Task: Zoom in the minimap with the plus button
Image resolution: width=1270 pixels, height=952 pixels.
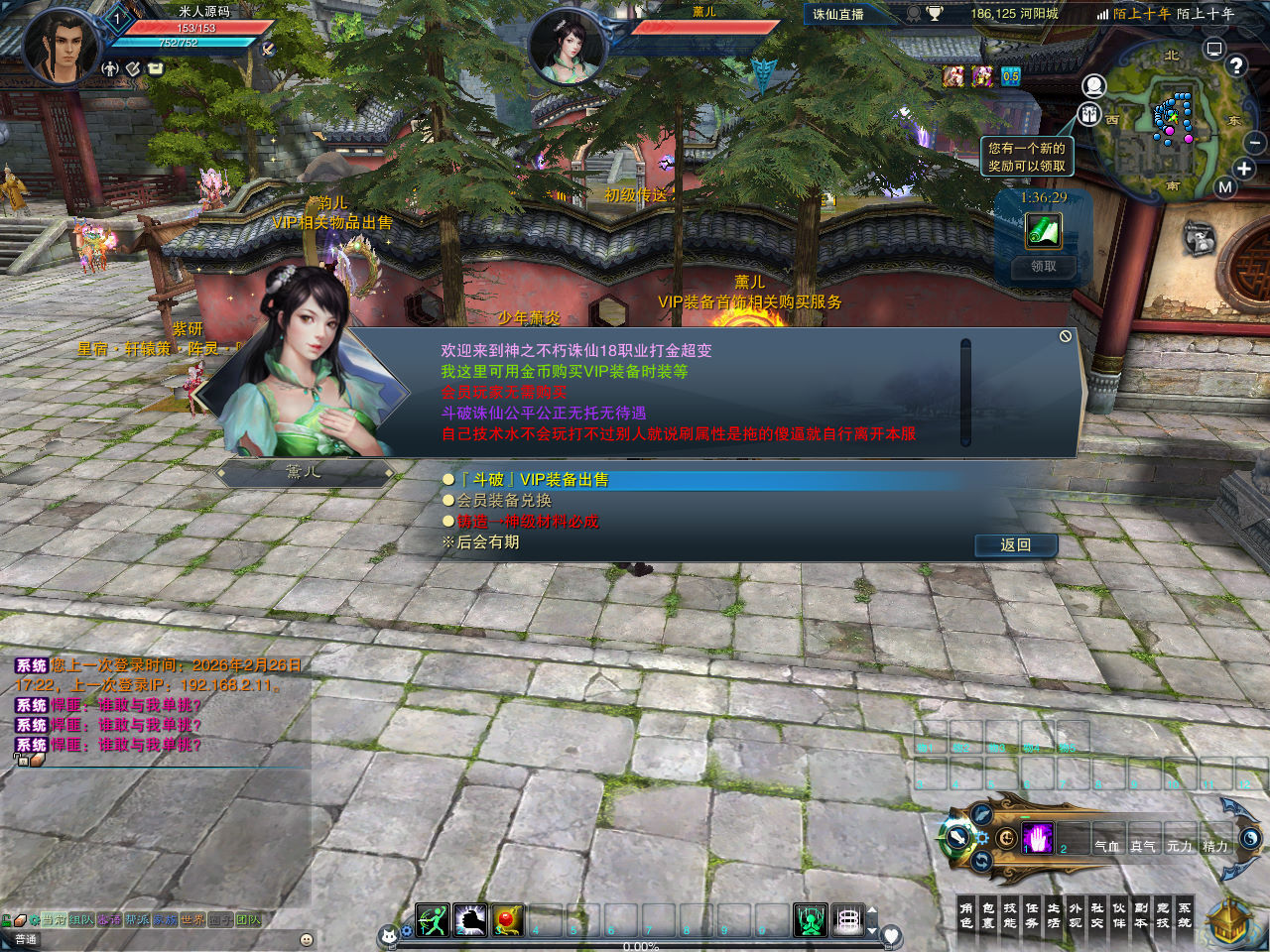Action: pos(1244,169)
